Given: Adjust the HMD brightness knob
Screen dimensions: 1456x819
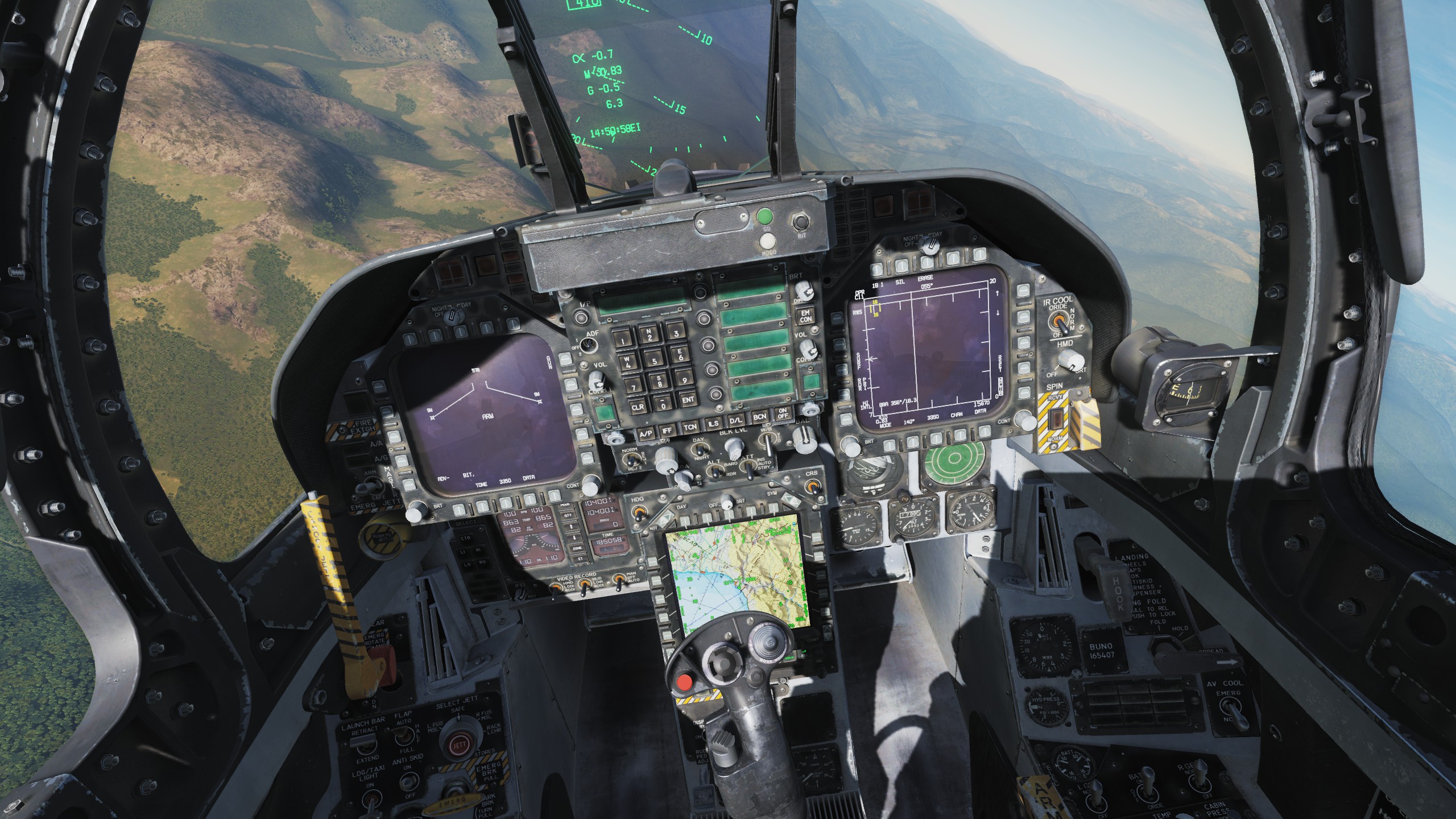Looking at the screenshot, I should tap(1070, 359).
